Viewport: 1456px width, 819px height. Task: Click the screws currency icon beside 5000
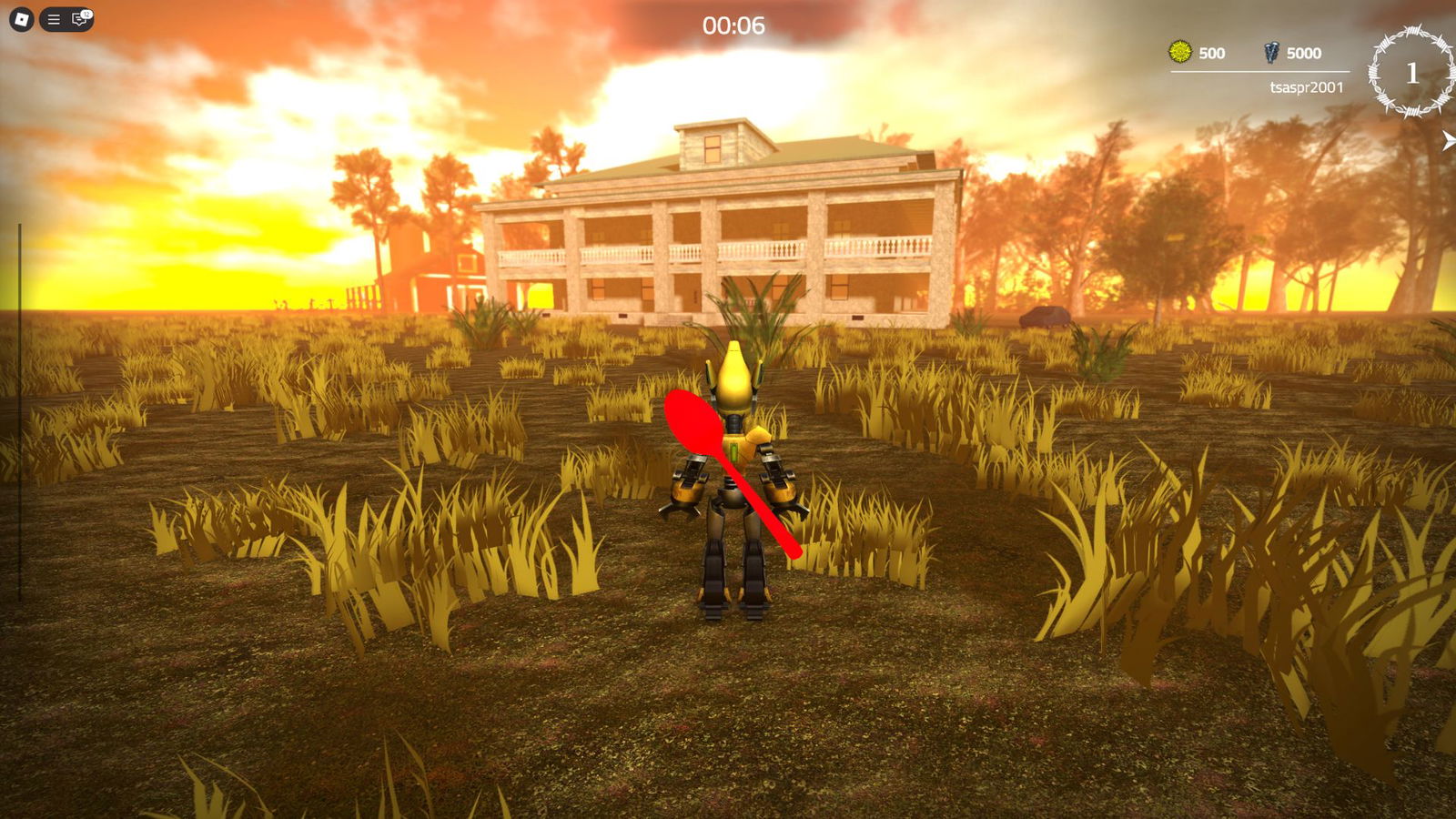point(1270,53)
